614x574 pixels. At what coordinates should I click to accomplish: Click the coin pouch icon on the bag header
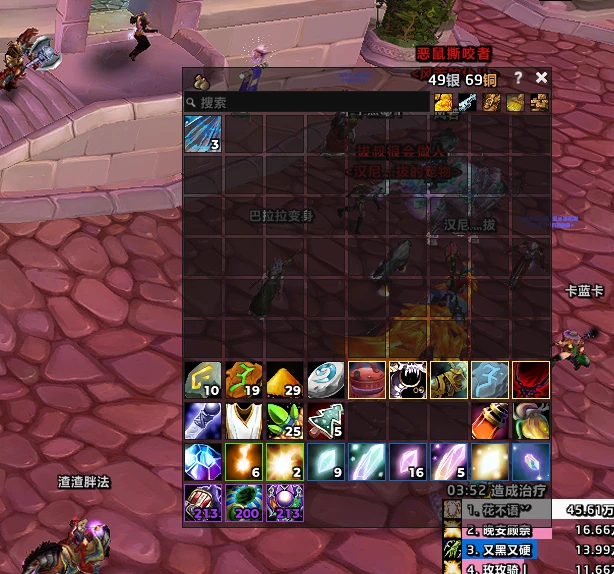coord(198,80)
